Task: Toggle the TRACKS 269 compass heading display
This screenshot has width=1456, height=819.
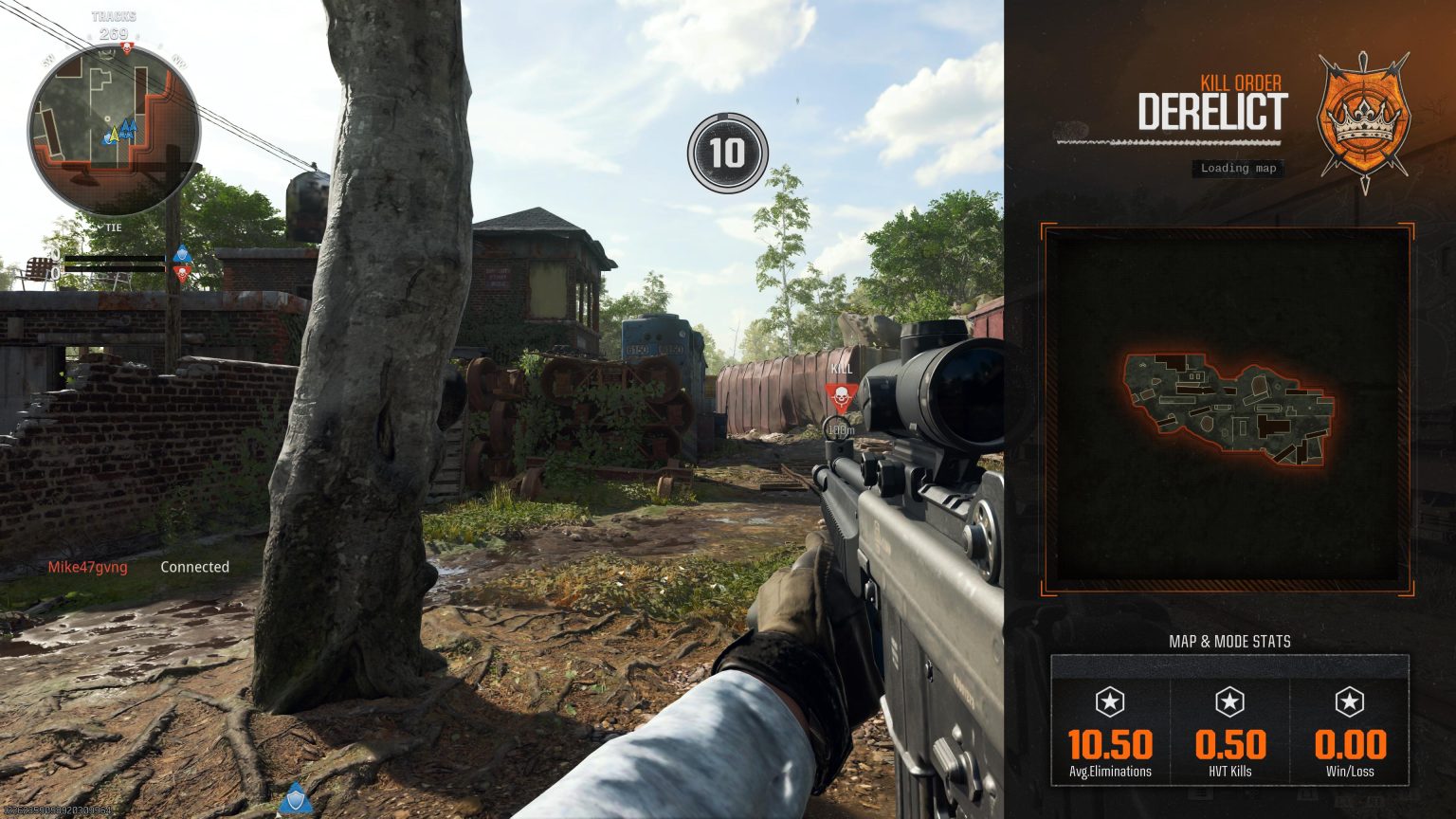Action: (x=114, y=25)
